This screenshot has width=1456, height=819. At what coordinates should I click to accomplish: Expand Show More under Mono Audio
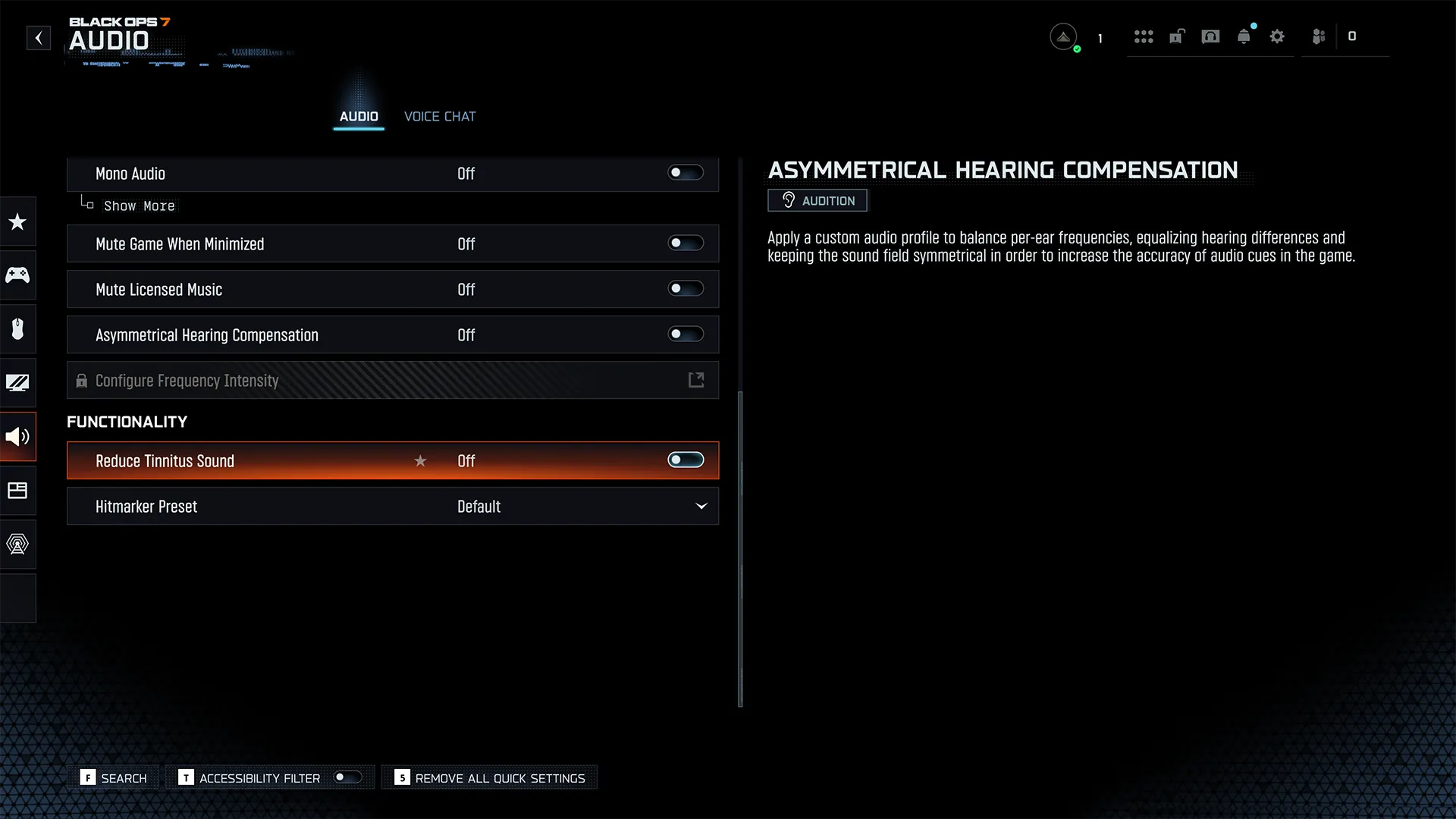(139, 206)
